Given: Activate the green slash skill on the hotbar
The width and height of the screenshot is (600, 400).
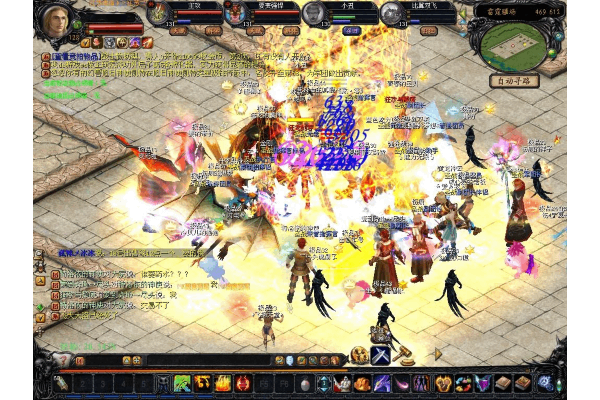Looking at the screenshot, I should pyautogui.click(x=182, y=383).
